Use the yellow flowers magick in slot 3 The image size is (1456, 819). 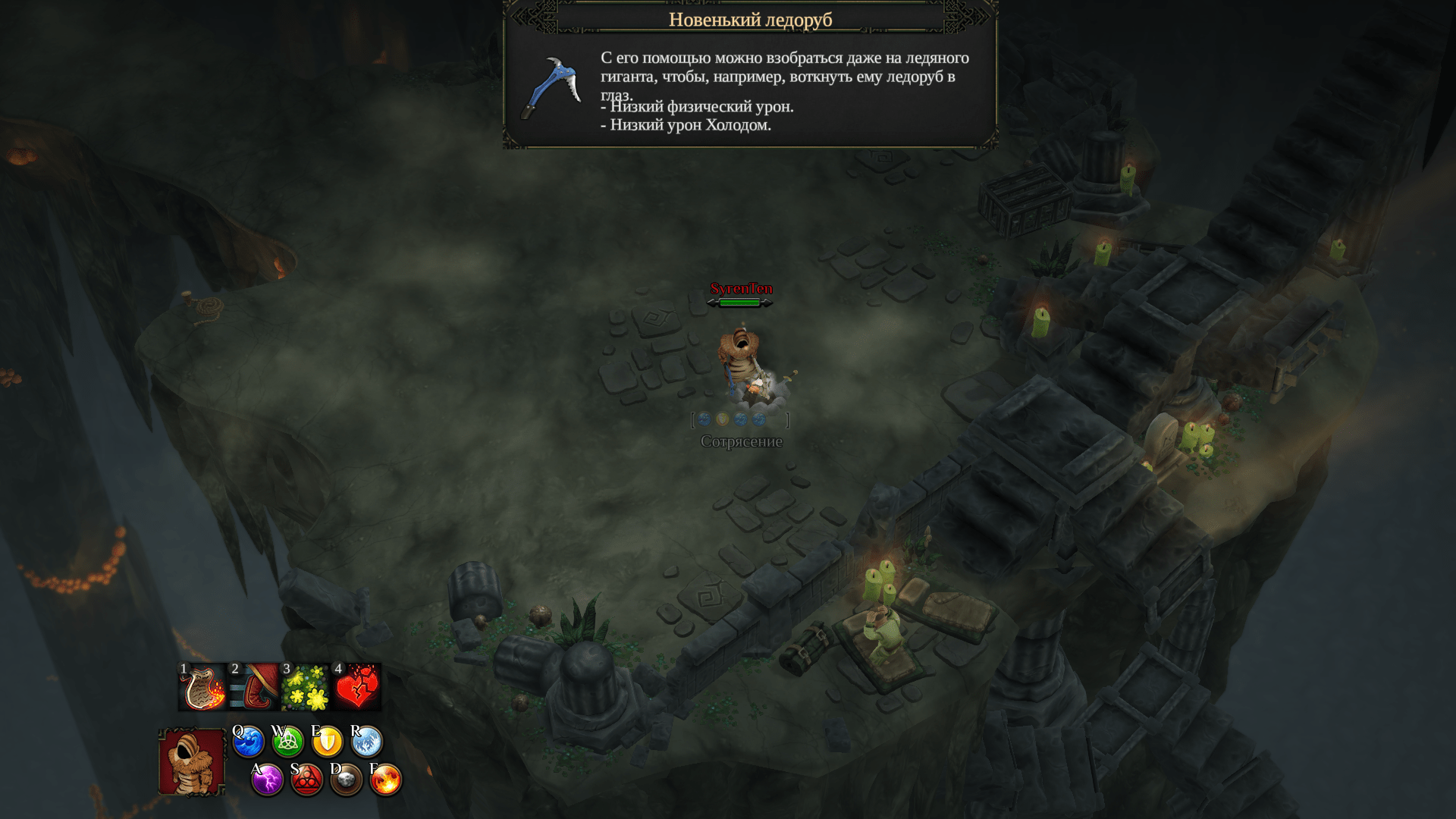[306, 687]
